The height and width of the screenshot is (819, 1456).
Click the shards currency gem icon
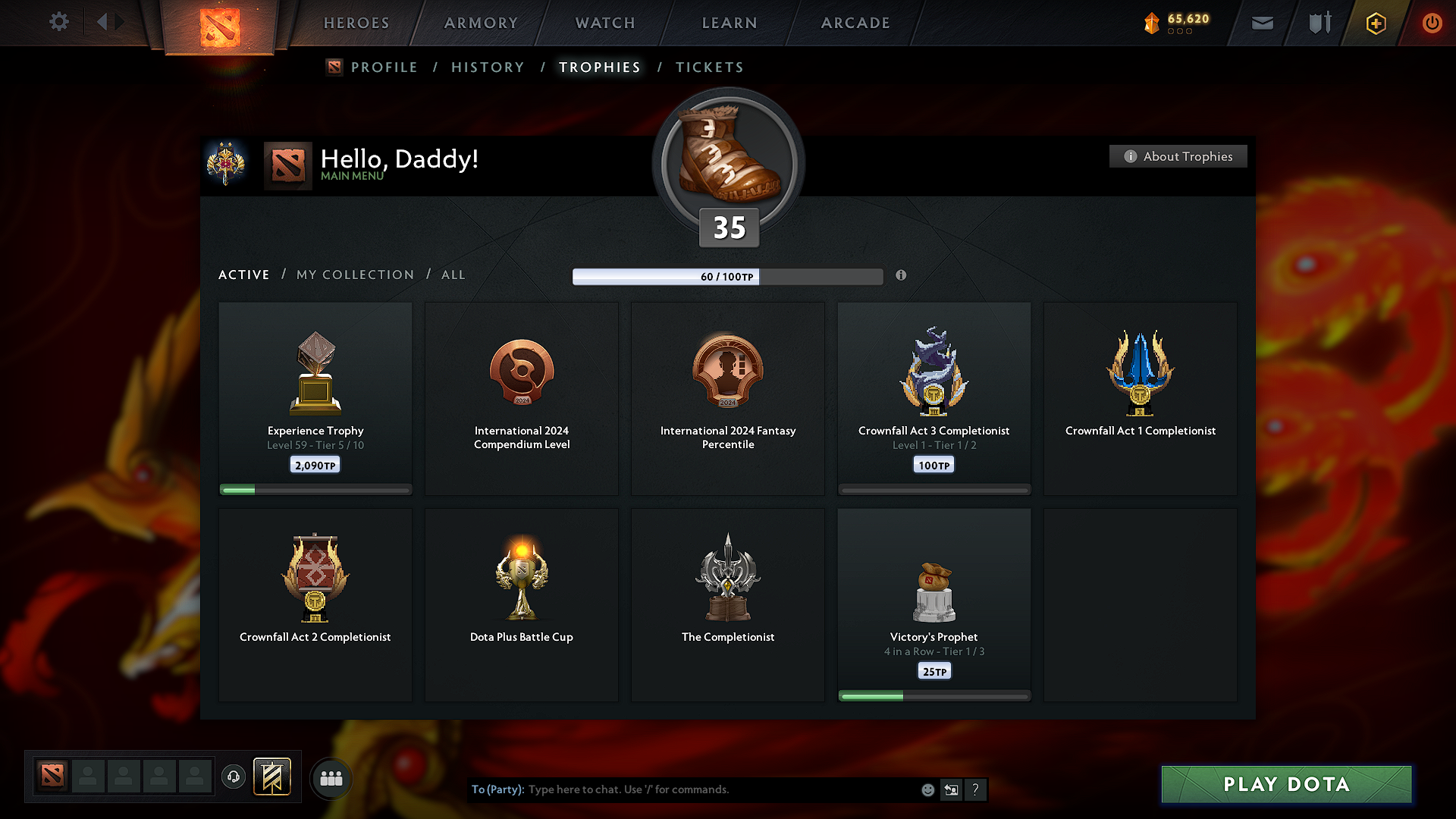[1153, 23]
